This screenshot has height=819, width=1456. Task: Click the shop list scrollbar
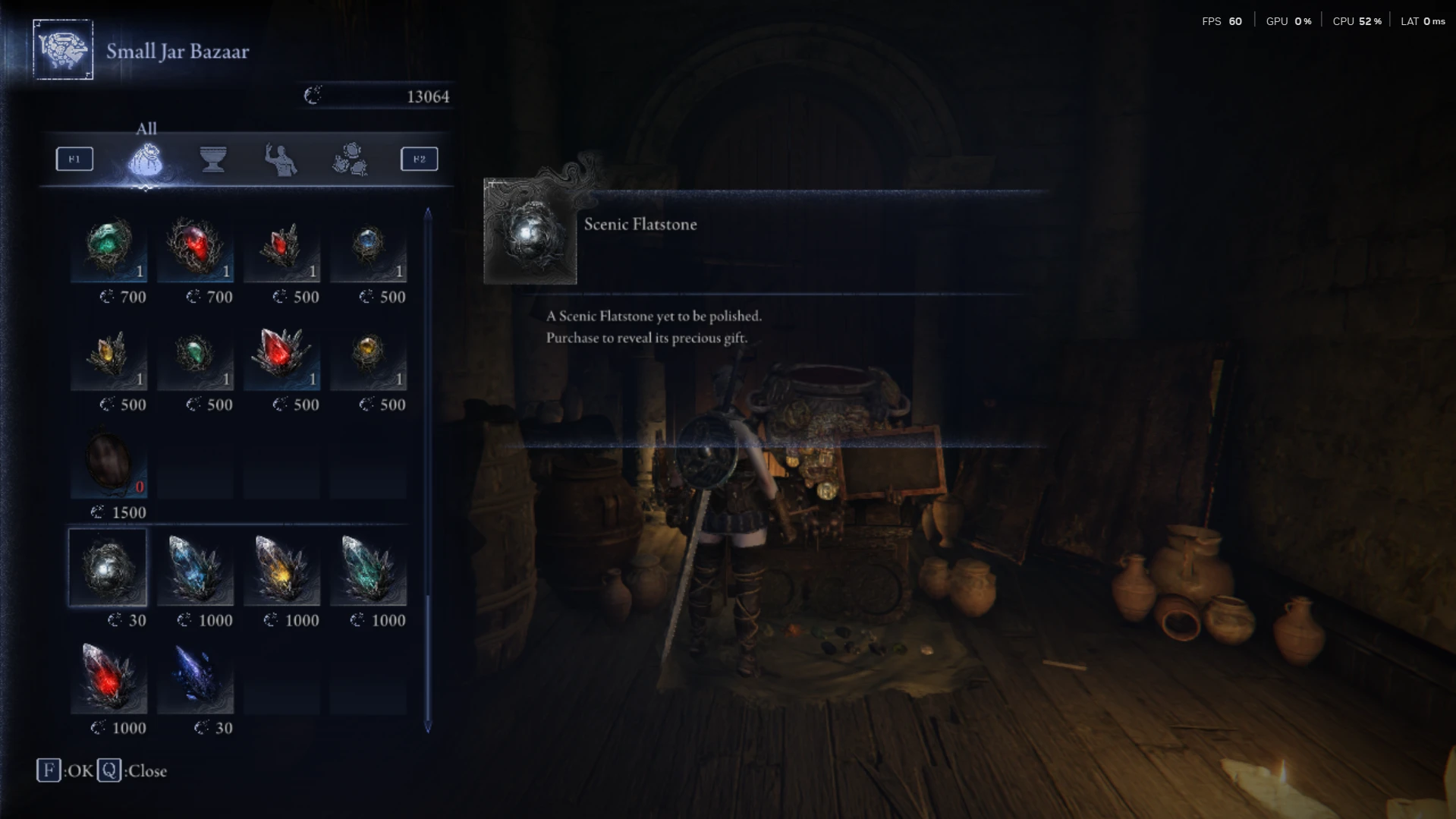click(428, 471)
